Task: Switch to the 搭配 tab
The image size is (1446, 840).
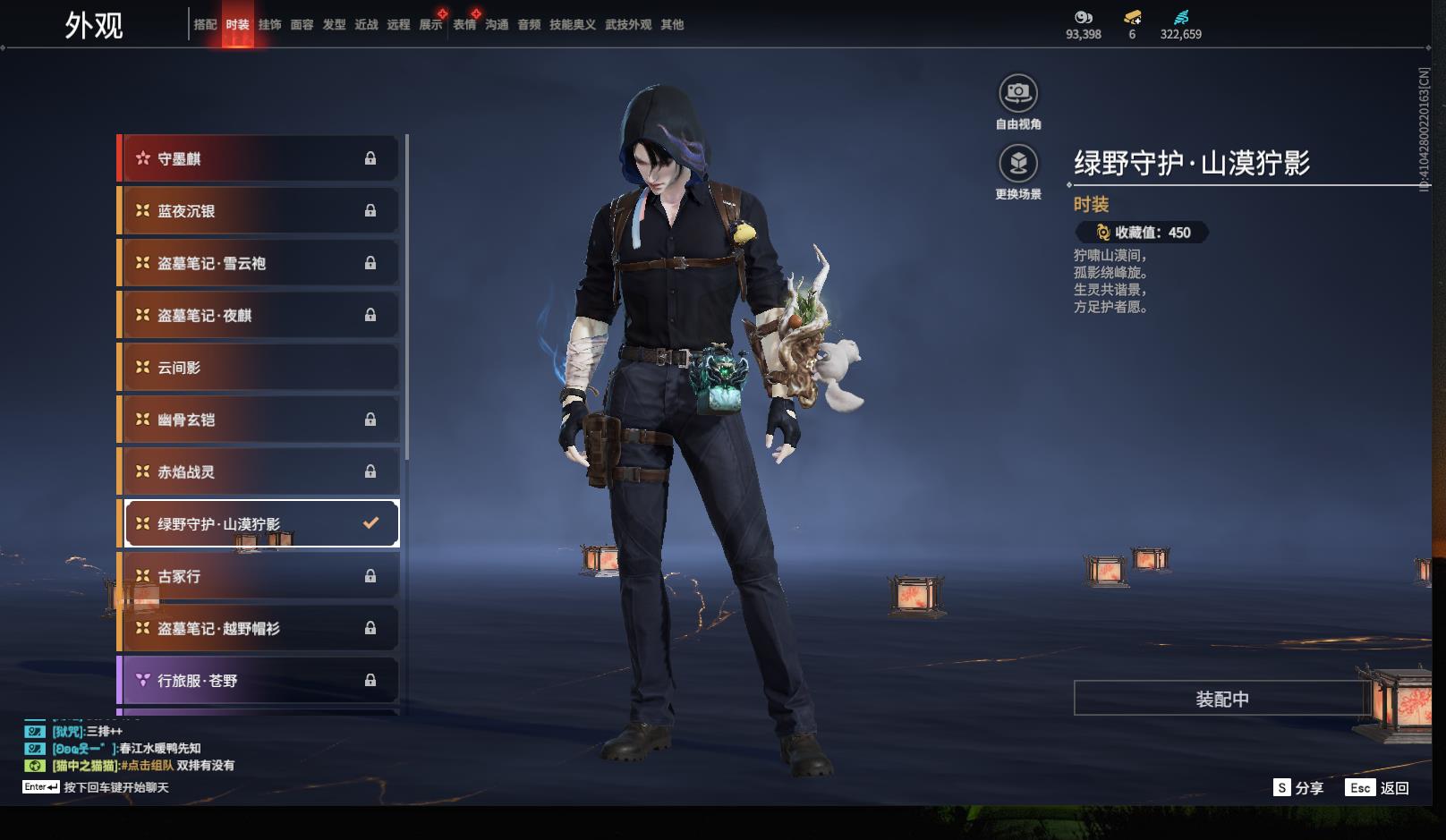Action: (x=205, y=25)
